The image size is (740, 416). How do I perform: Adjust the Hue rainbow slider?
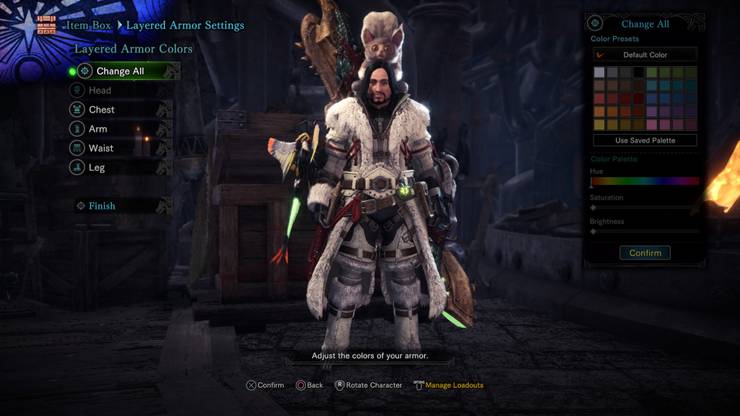coord(644,182)
